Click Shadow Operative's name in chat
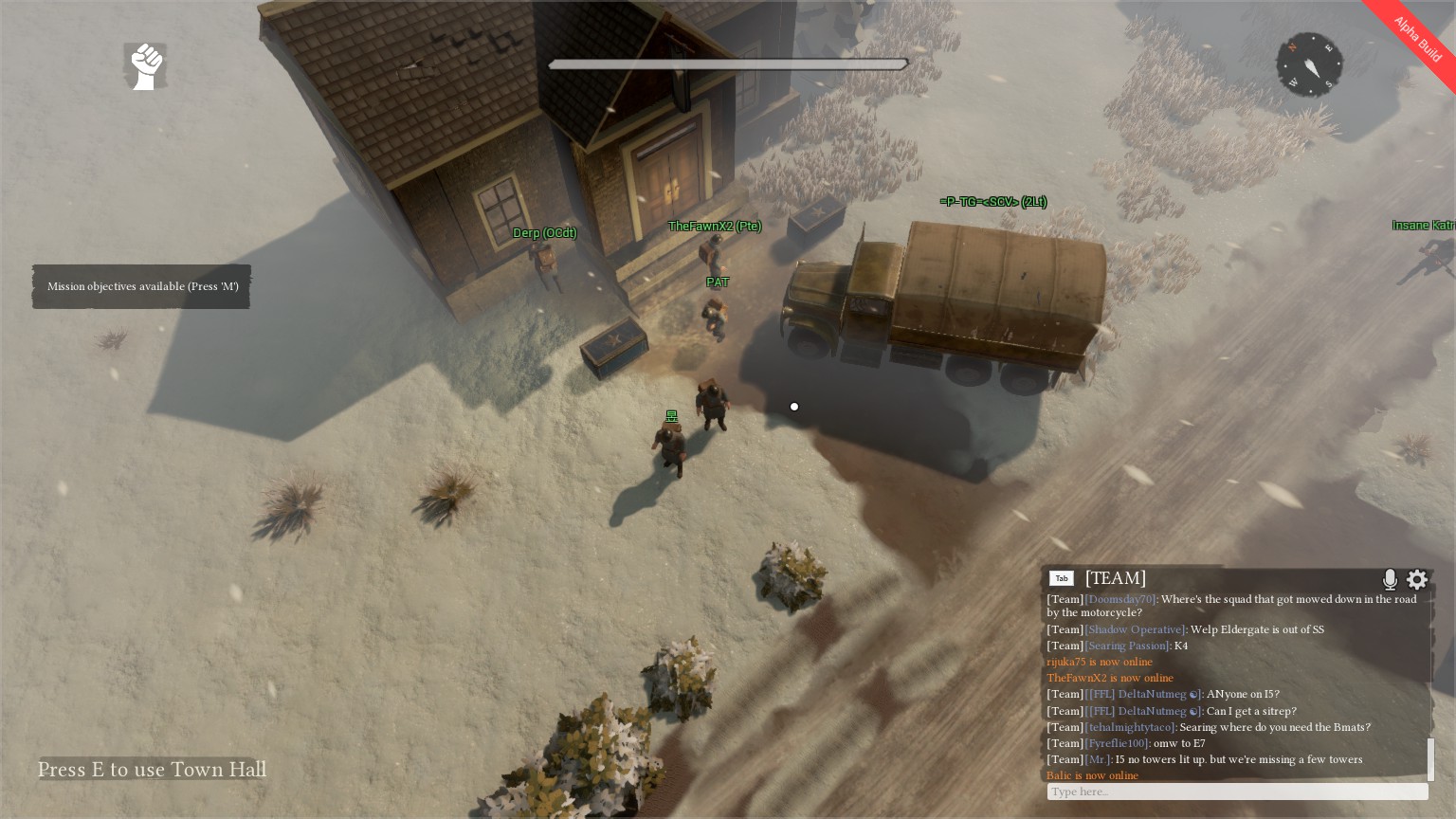This screenshot has height=819, width=1456. pos(1134,629)
